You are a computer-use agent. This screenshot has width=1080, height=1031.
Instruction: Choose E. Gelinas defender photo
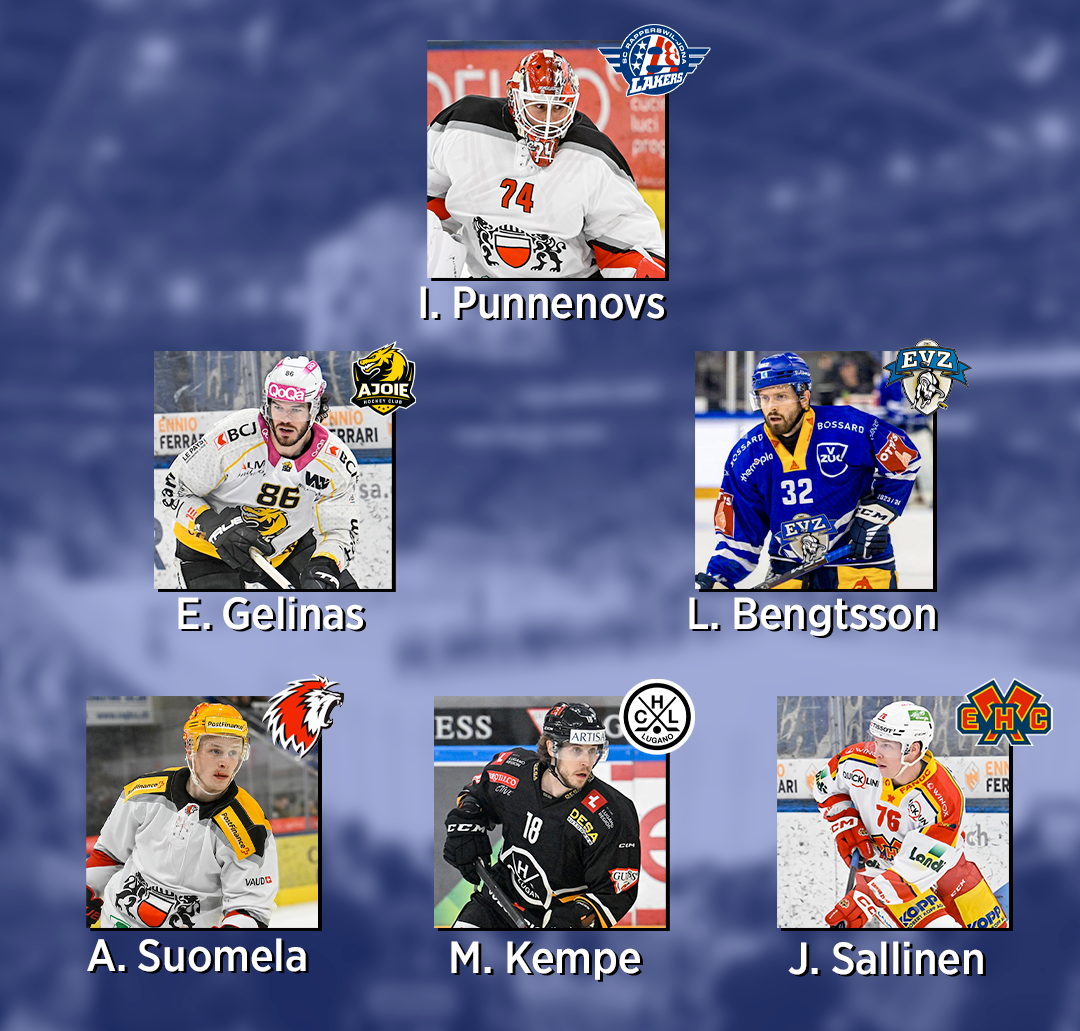pos(273,470)
